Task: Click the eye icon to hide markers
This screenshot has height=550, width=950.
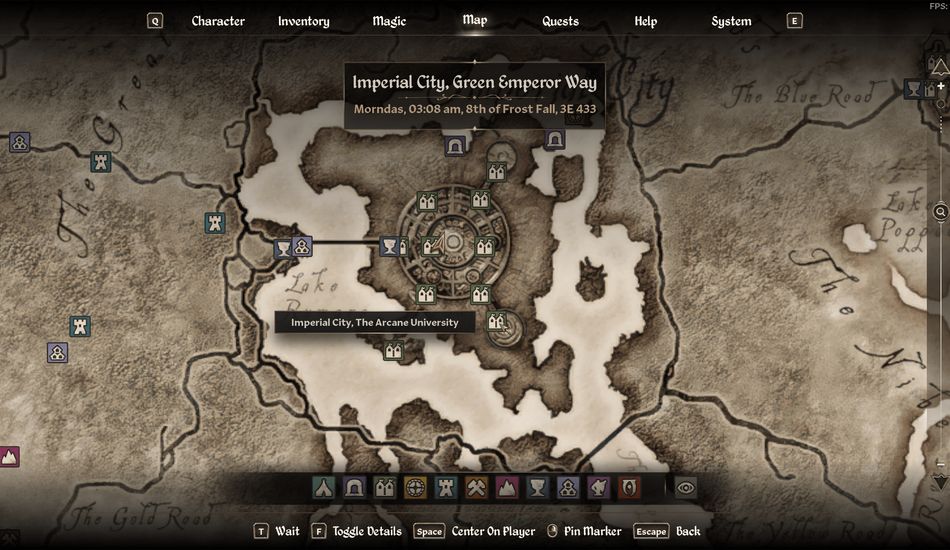Action: (686, 488)
